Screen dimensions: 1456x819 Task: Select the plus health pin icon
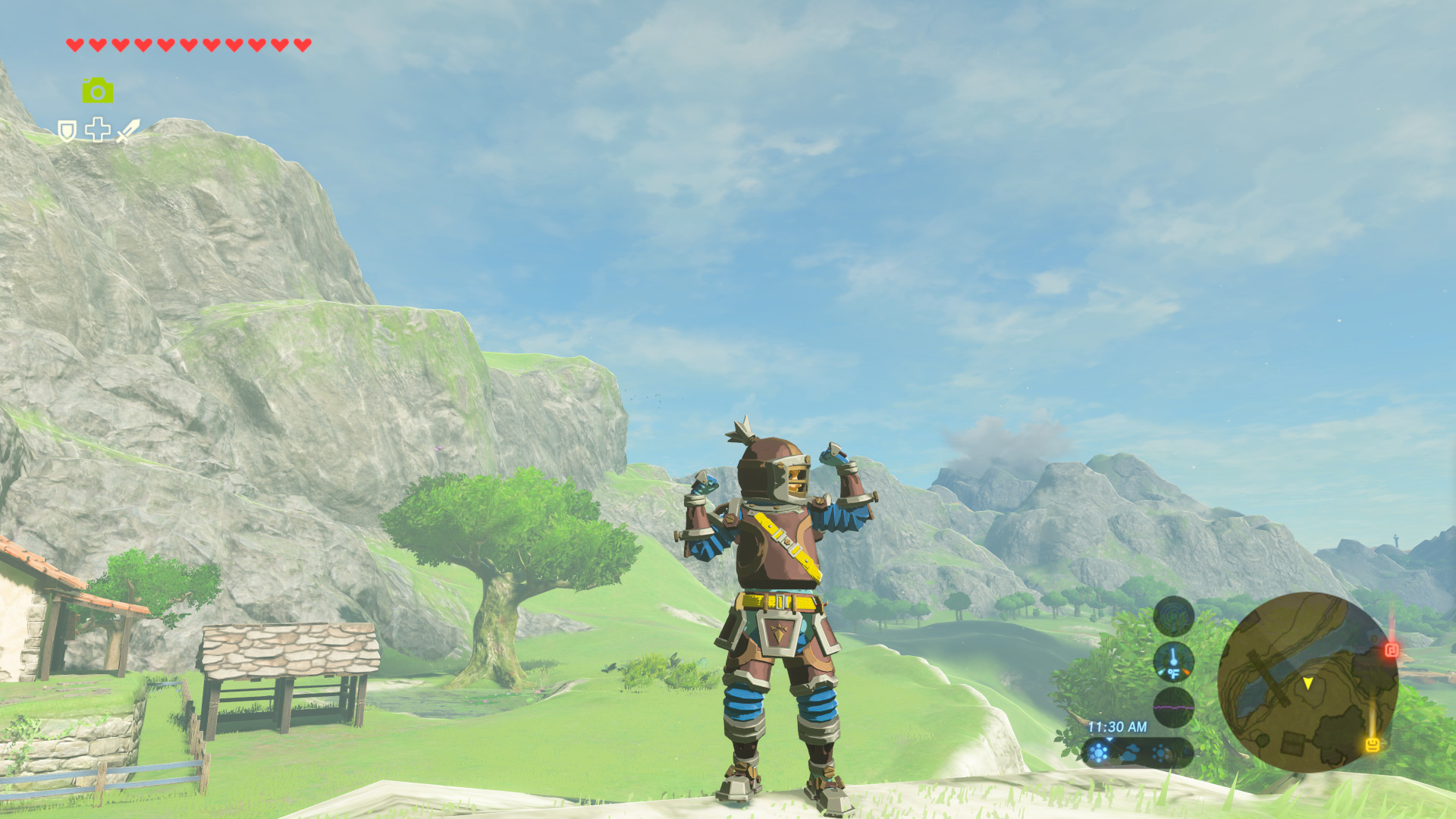[97, 130]
